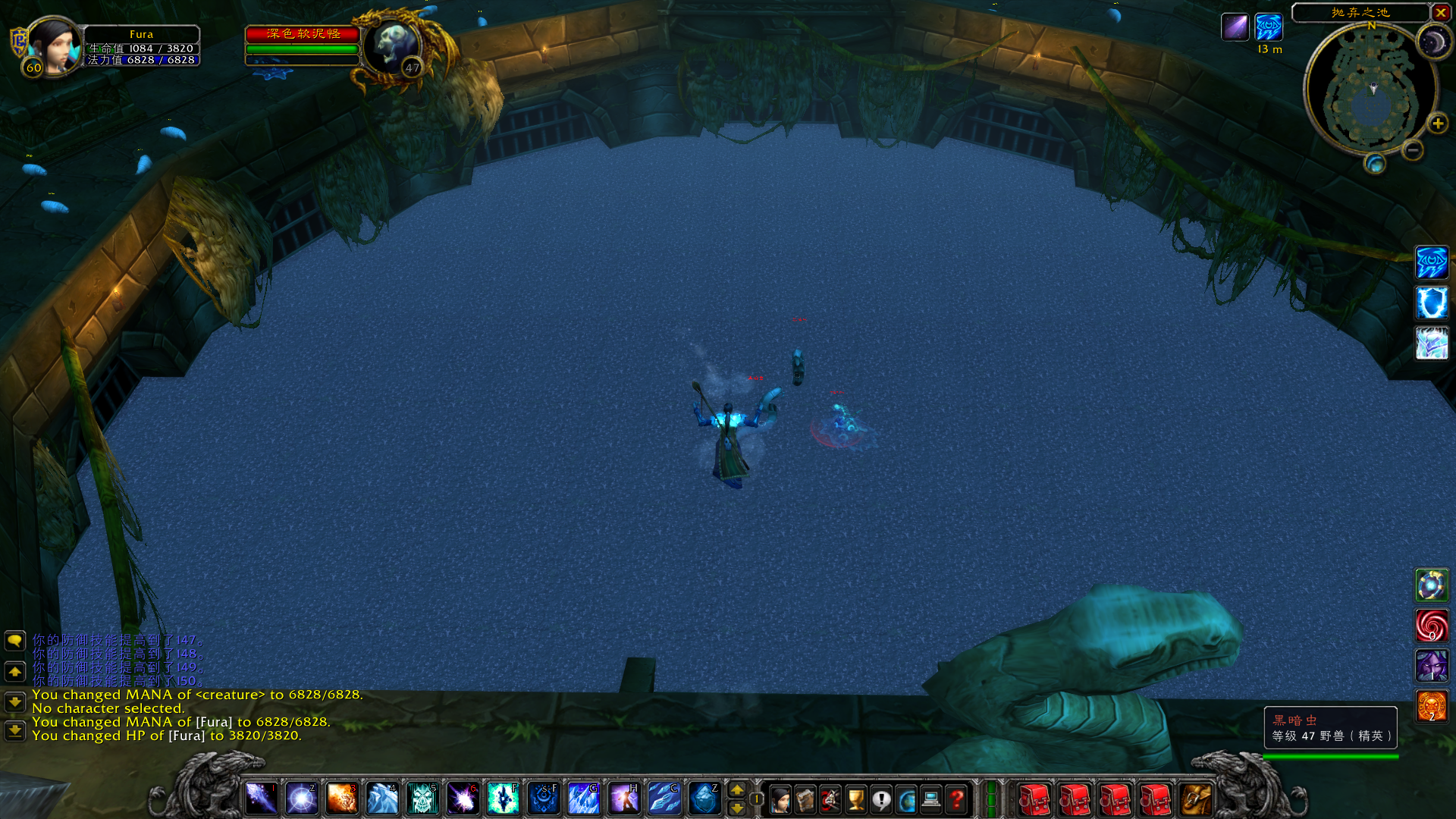Zoom in the minimap with the plus button
1456x819 pixels.
pos(1437,124)
